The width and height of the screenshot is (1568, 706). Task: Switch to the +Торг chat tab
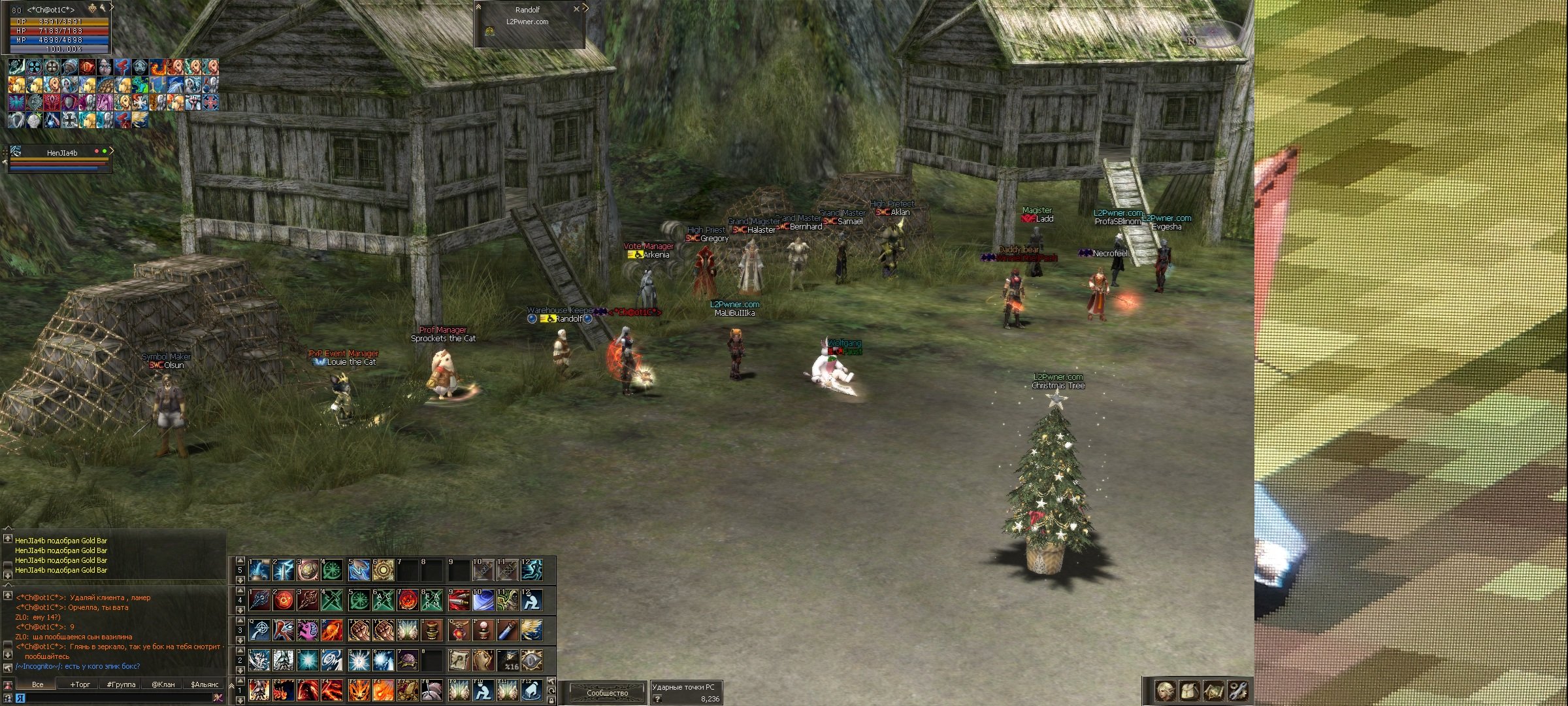click(x=80, y=684)
